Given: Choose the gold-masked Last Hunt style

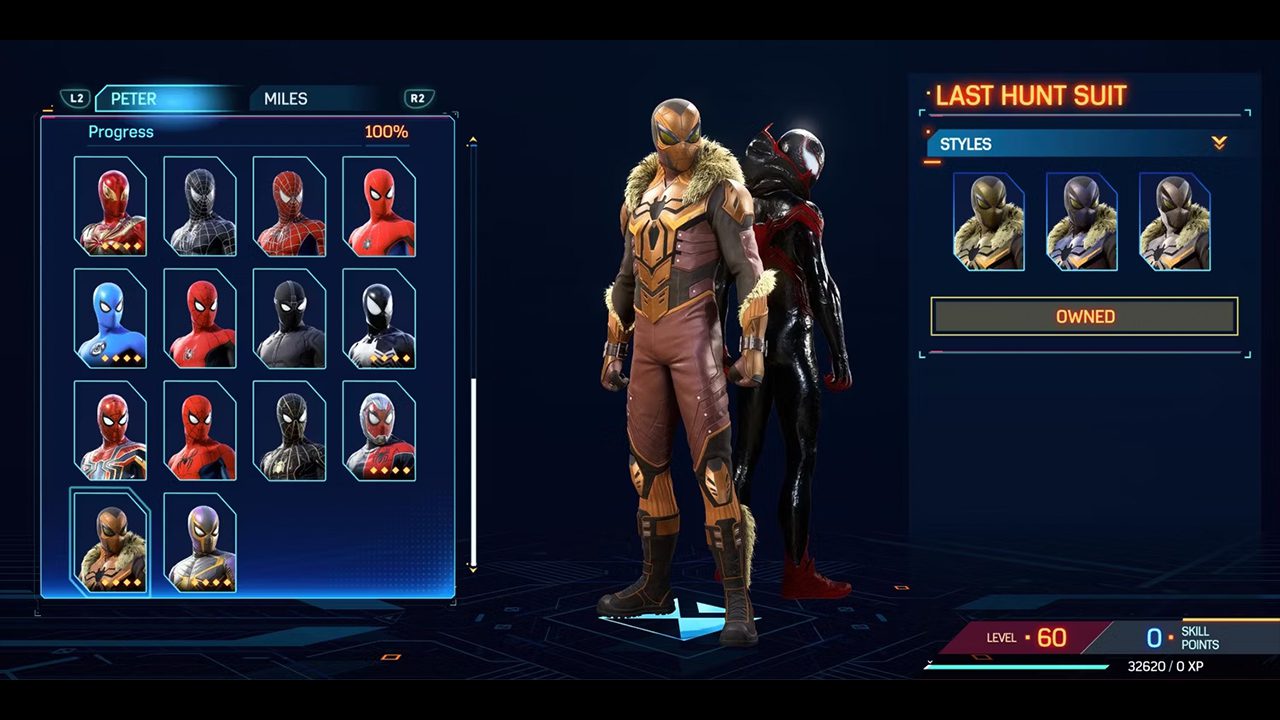Looking at the screenshot, I should pyautogui.click(x=989, y=222).
